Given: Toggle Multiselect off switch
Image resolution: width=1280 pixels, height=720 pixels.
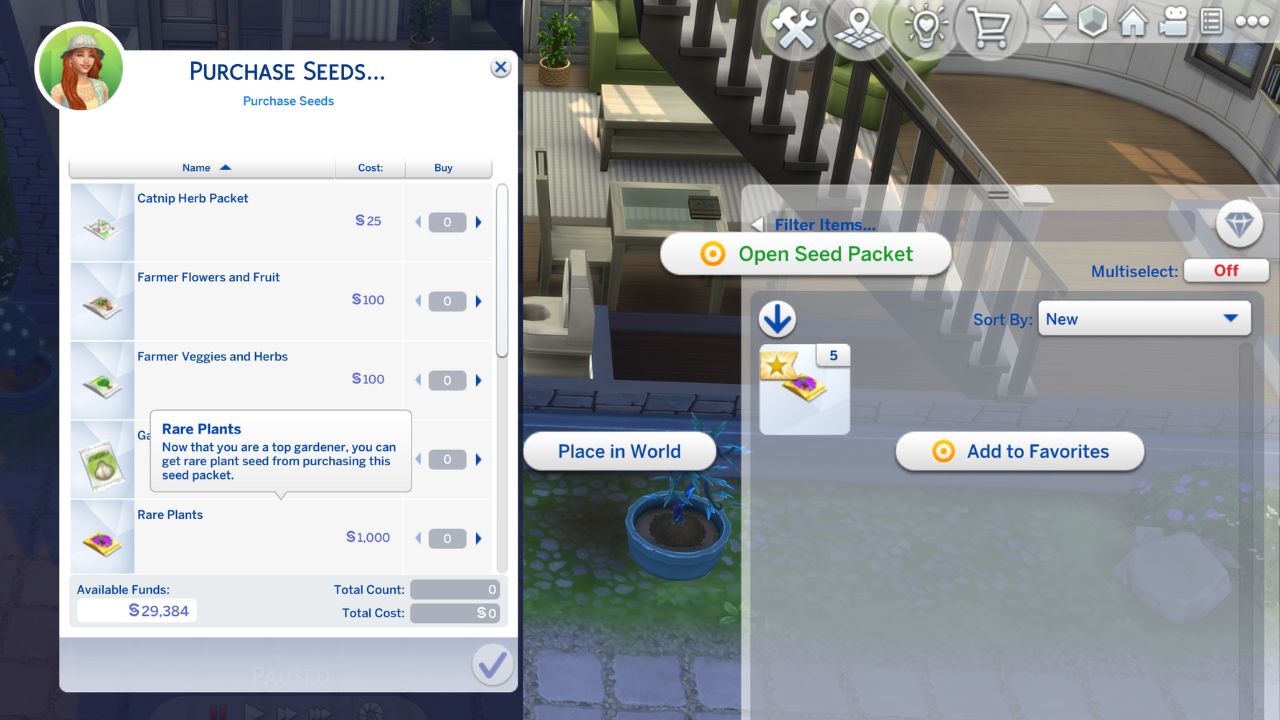Looking at the screenshot, I should click(1226, 270).
